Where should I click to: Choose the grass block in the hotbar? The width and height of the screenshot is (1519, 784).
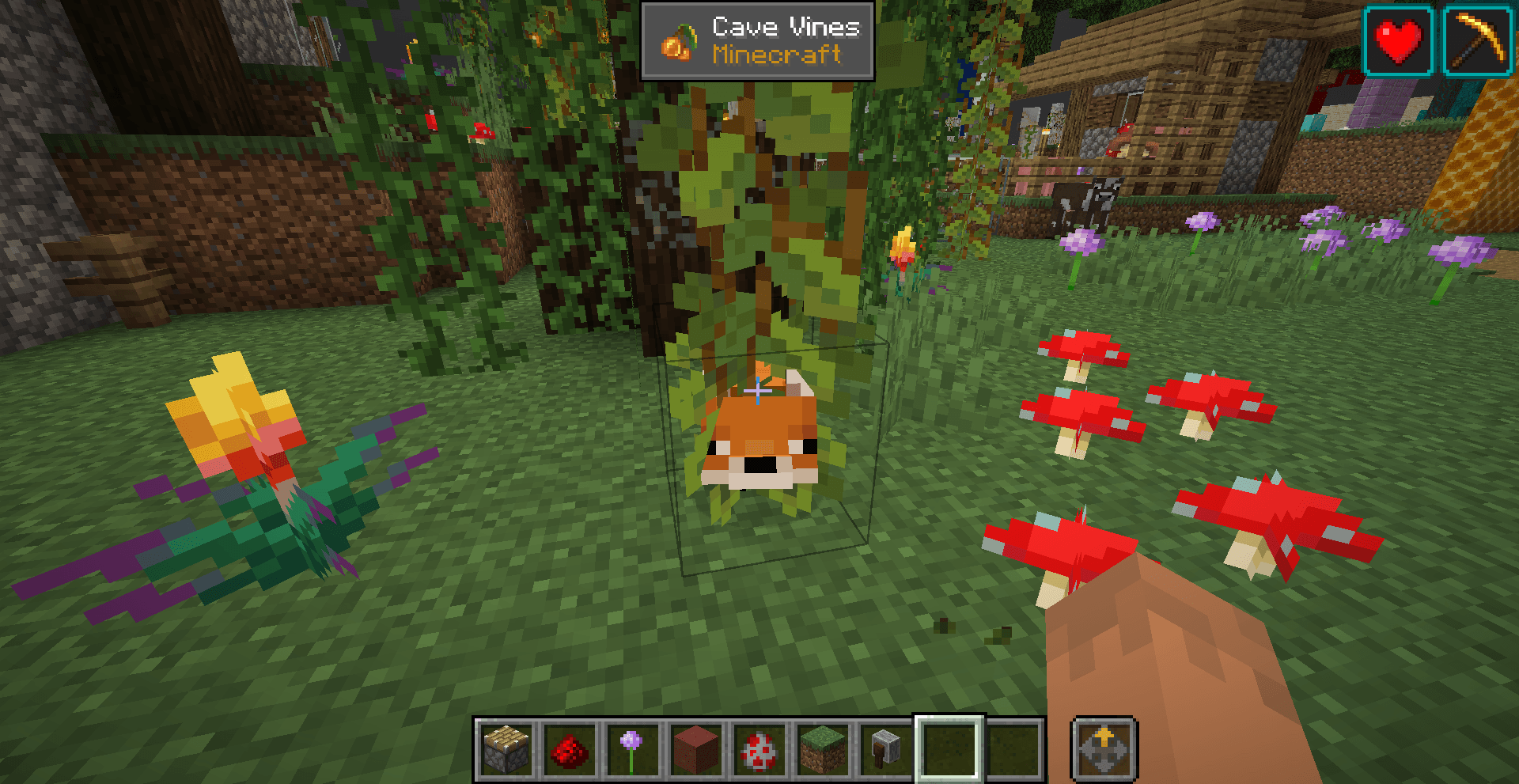pyautogui.click(x=823, y=747)
